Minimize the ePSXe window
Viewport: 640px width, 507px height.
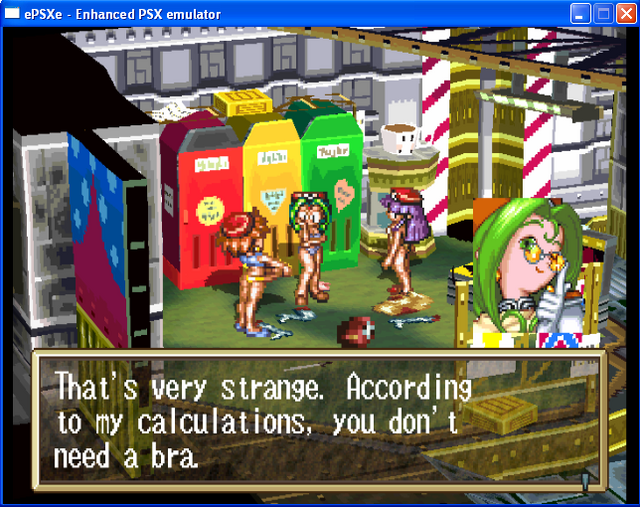581,13
